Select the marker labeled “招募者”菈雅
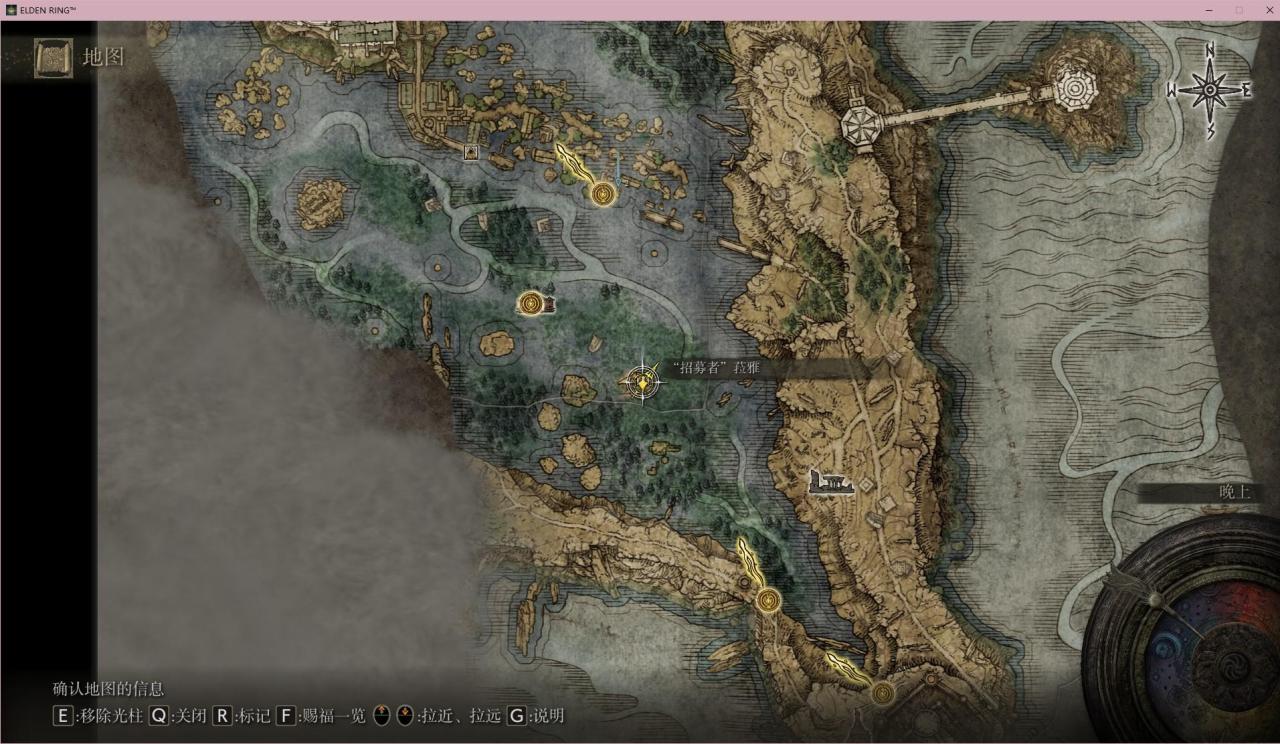 click(x=641, y=381)
